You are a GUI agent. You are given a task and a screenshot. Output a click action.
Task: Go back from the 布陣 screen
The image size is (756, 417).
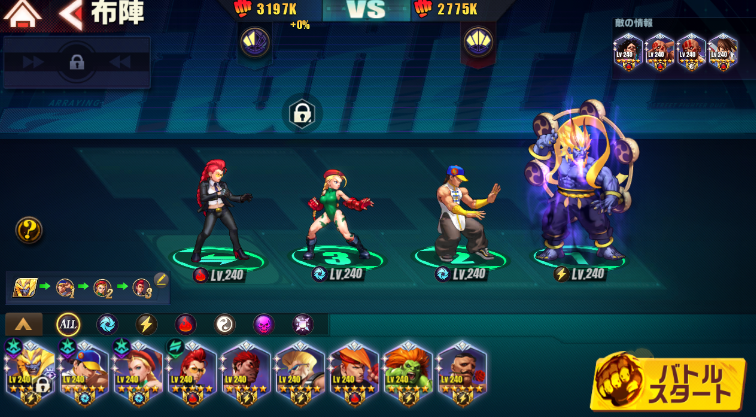click(70, 14)
